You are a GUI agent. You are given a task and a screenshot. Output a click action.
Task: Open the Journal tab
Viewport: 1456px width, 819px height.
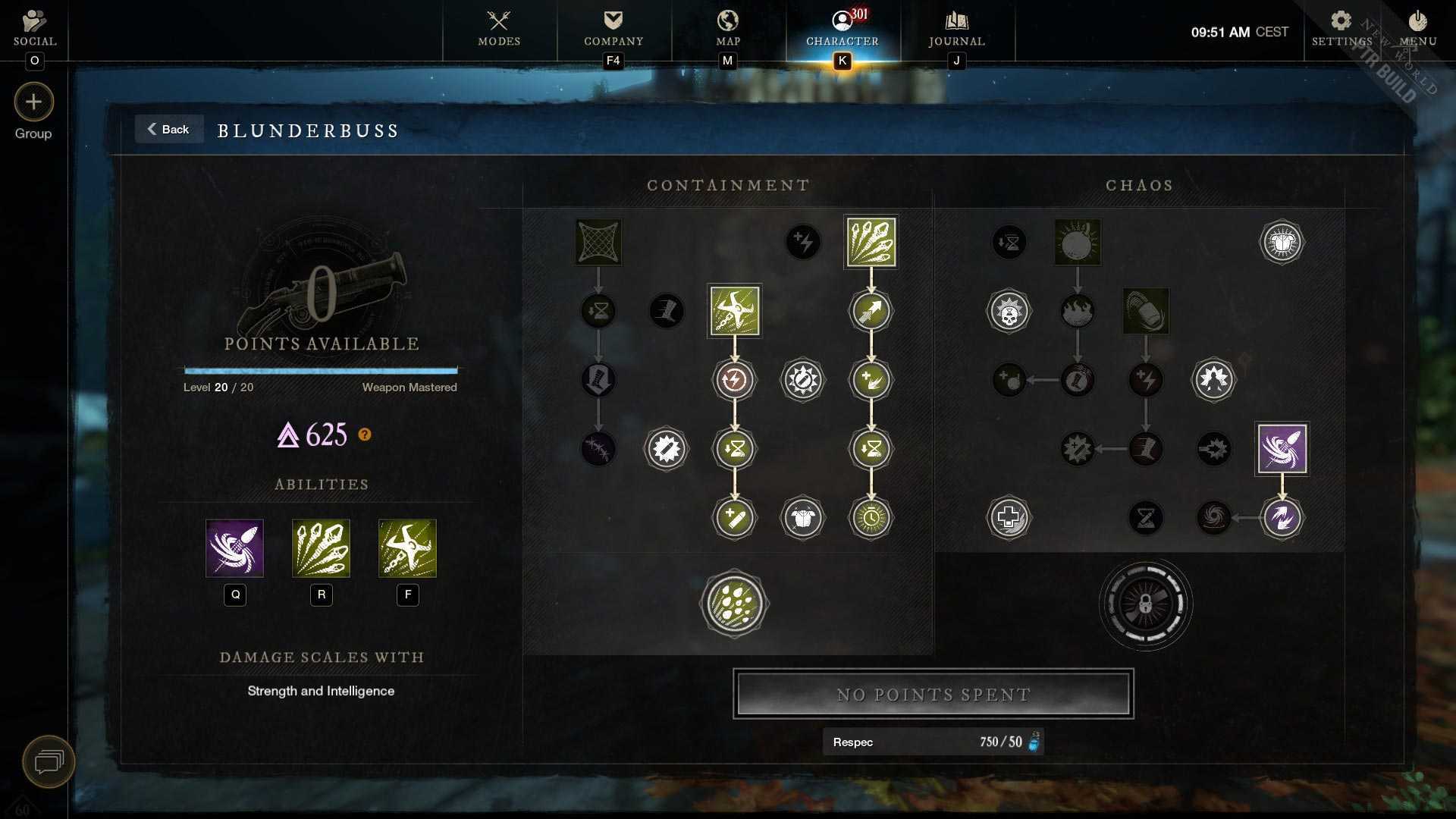[x=956, y=29]
